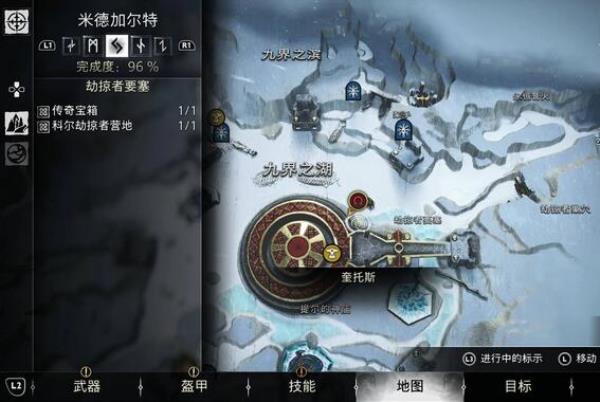Click the four-dot cluster icon in the sidebar
This screenshot has width=600, height=402.
tap(16, 89)
